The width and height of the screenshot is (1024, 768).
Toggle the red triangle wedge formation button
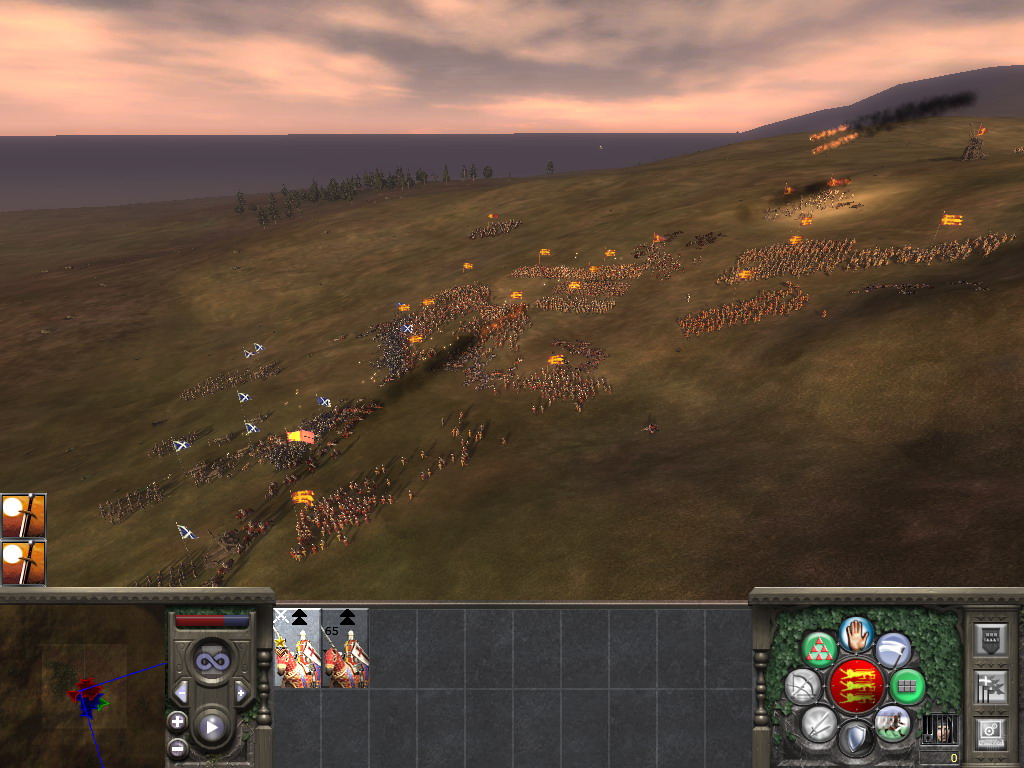click(x=819, y=650)
